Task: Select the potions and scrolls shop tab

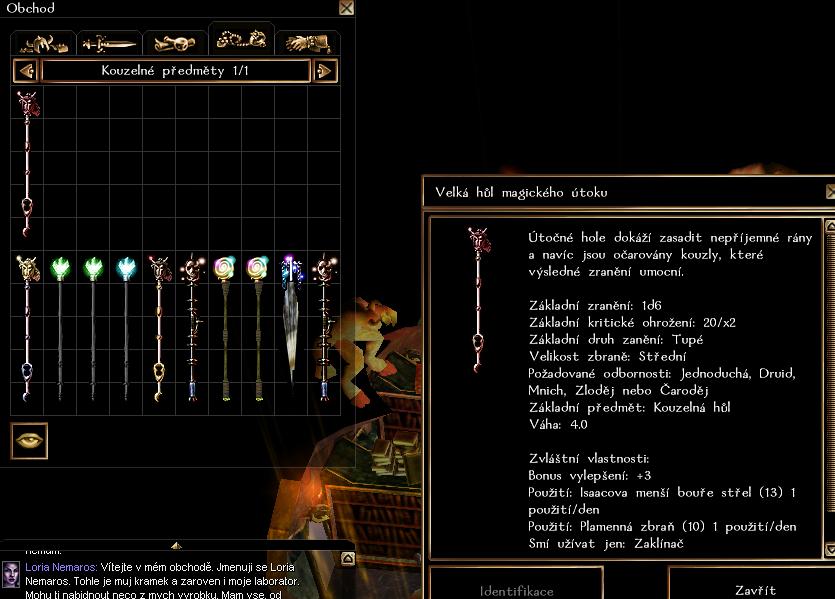Action: [174, 43]
